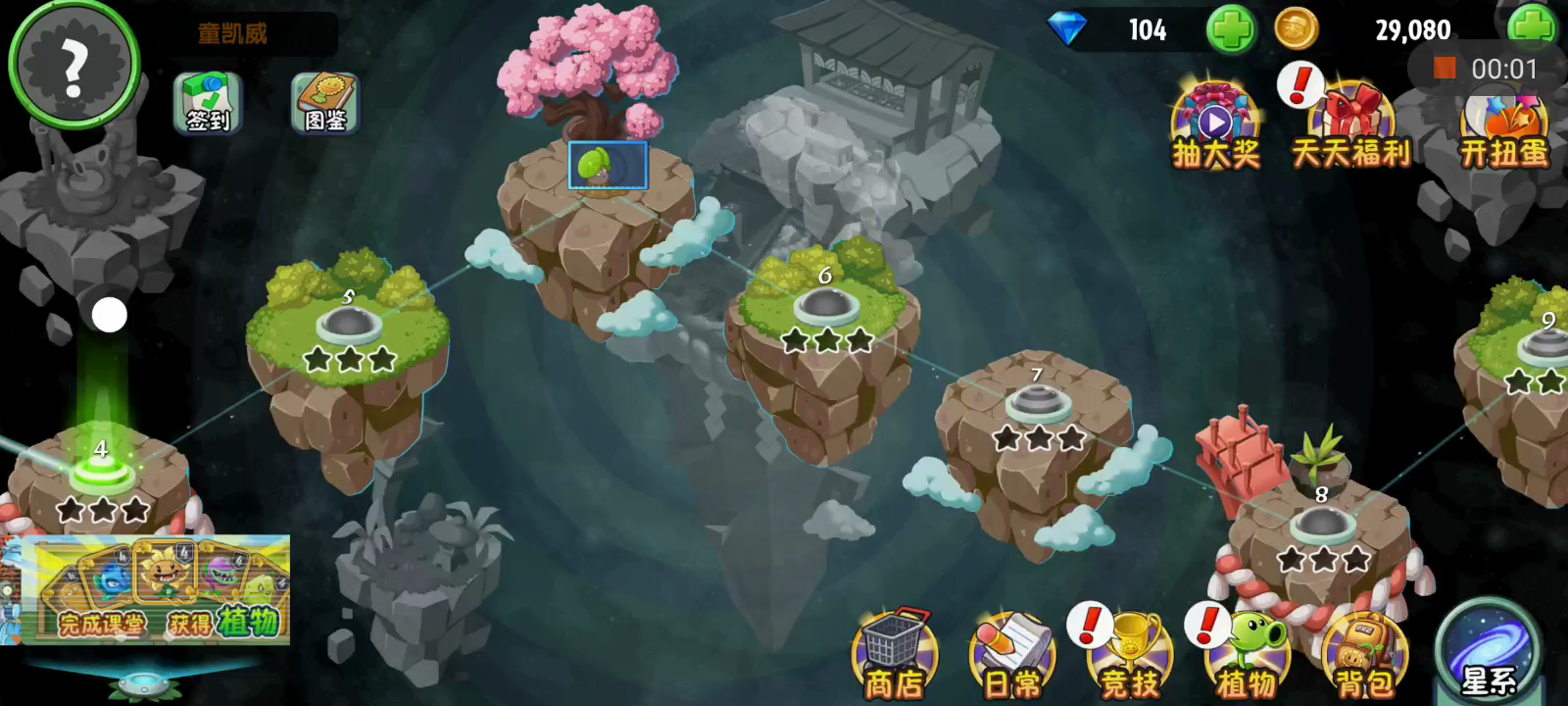Image resolution: width=1568 pixels, height=706 pixels.
Task: Open the 抽大奖 lottery
Action: tap(1215, 127)
